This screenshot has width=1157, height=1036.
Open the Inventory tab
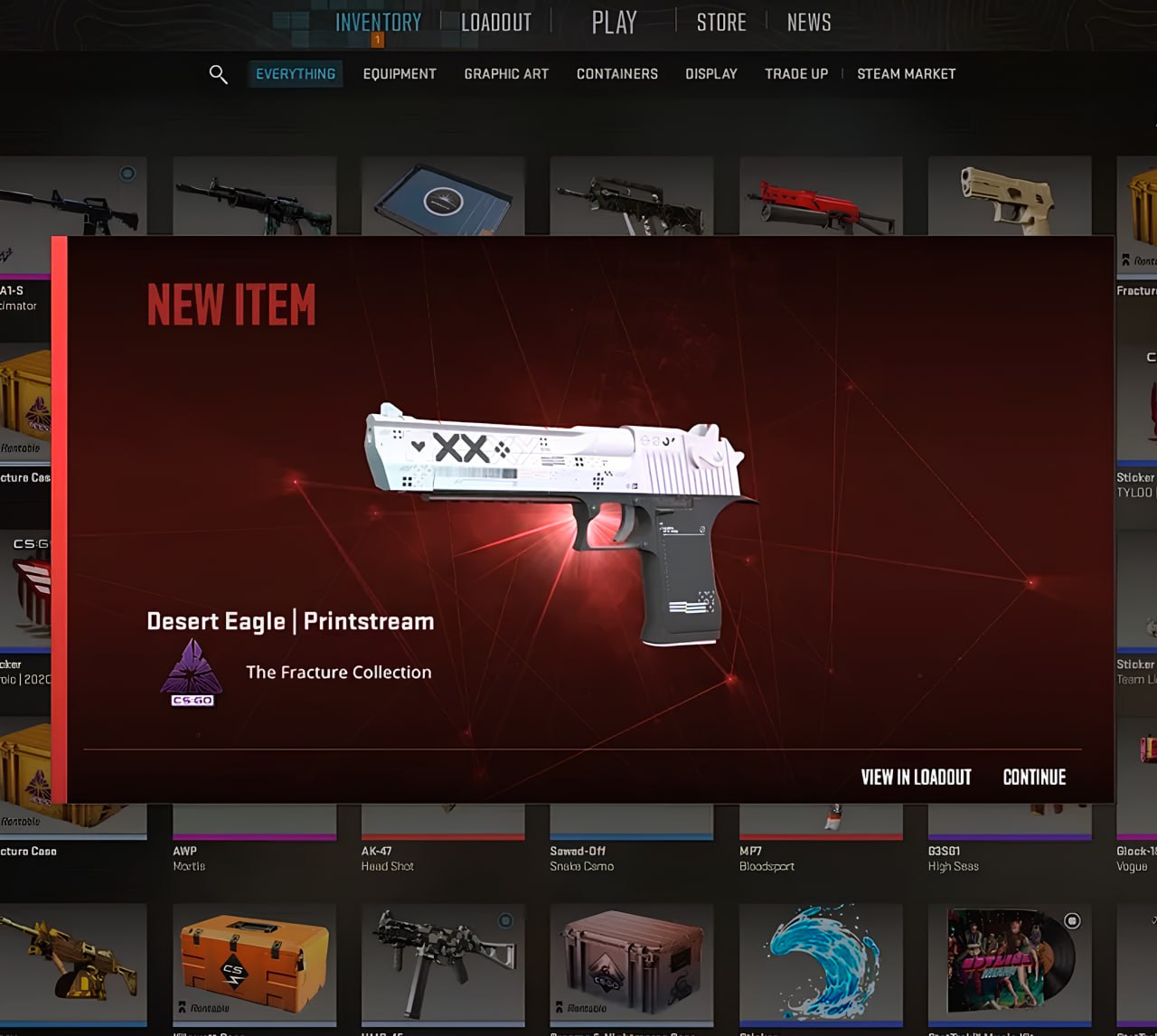pos(378,23)
